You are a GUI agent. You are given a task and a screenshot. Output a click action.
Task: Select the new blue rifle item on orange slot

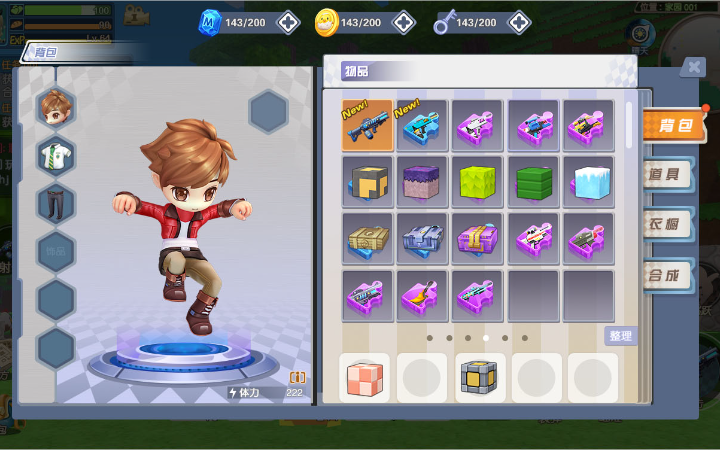(x=367, y=125)
